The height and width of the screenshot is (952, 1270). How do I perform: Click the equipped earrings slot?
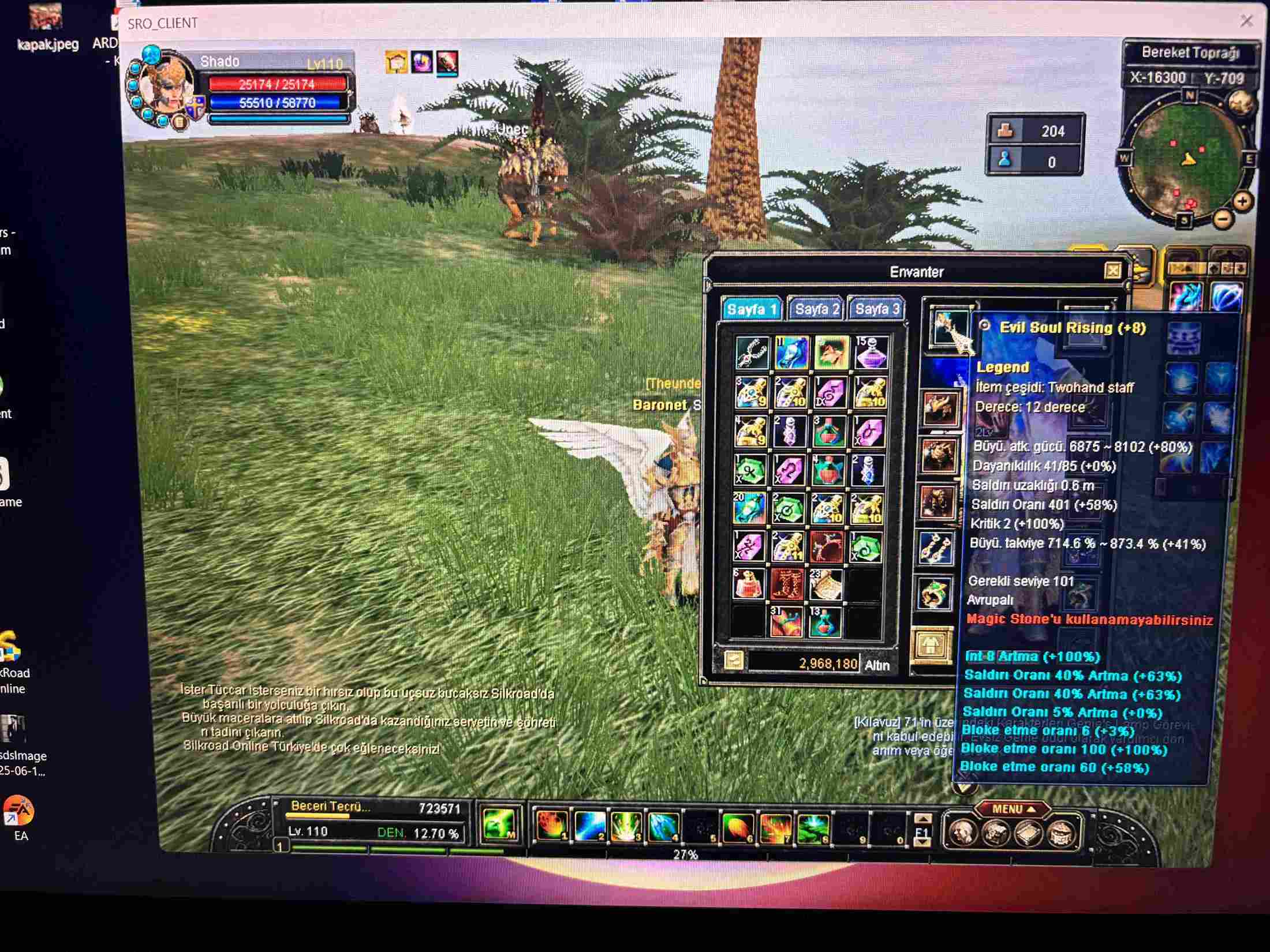tap(935, 547)
